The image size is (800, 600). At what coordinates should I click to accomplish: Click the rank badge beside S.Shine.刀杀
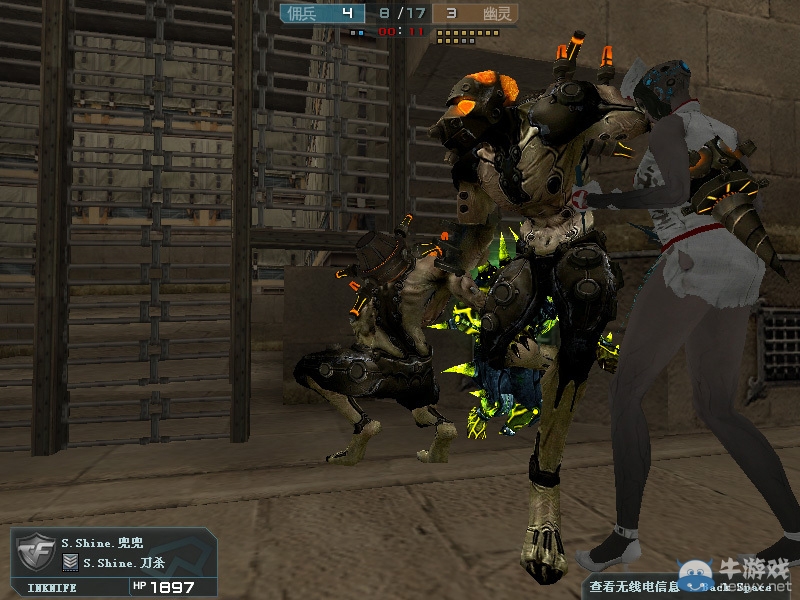click(71, 563)
